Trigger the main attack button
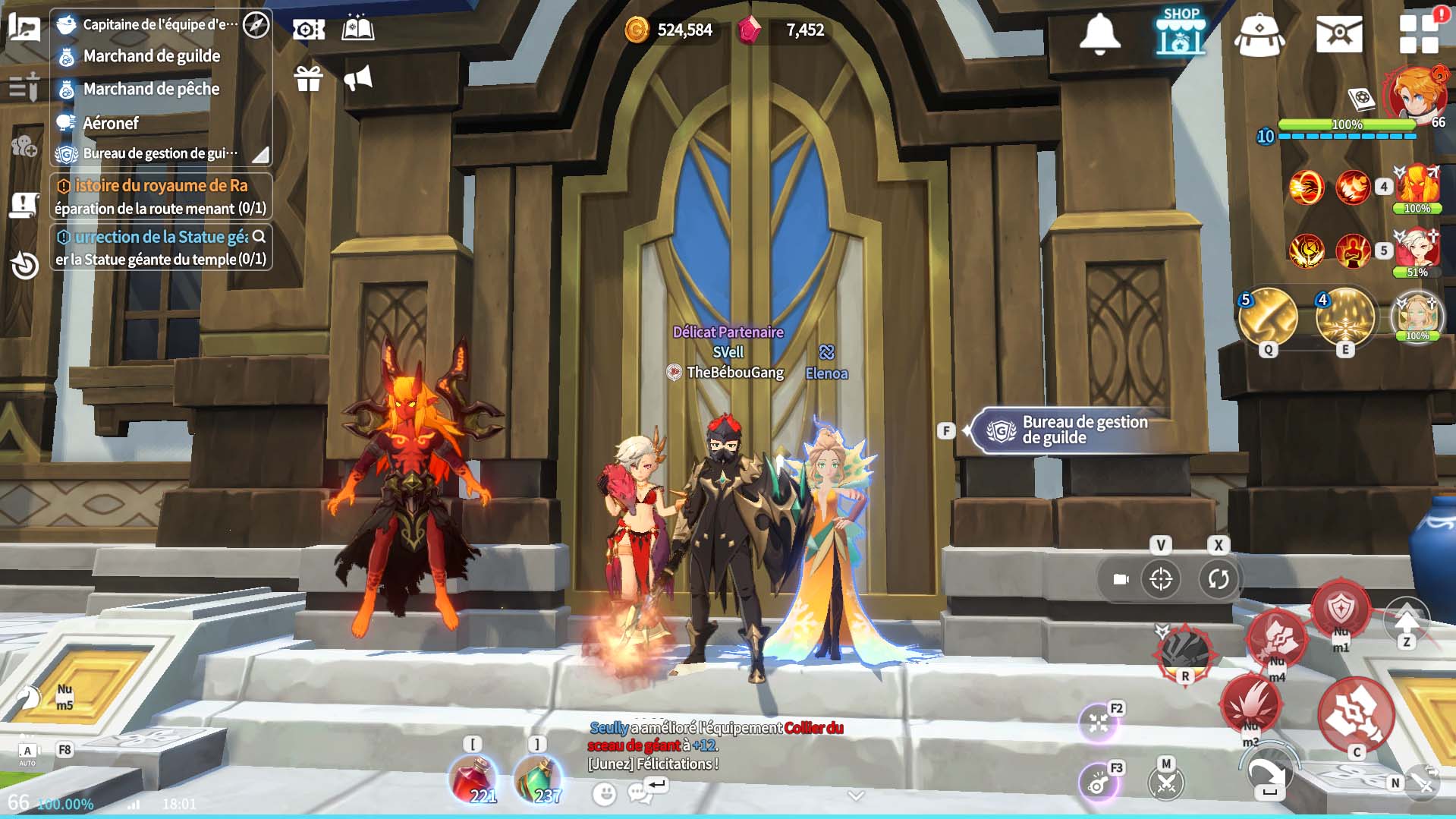This screenshot has height=819, width=1456. 1356,713
